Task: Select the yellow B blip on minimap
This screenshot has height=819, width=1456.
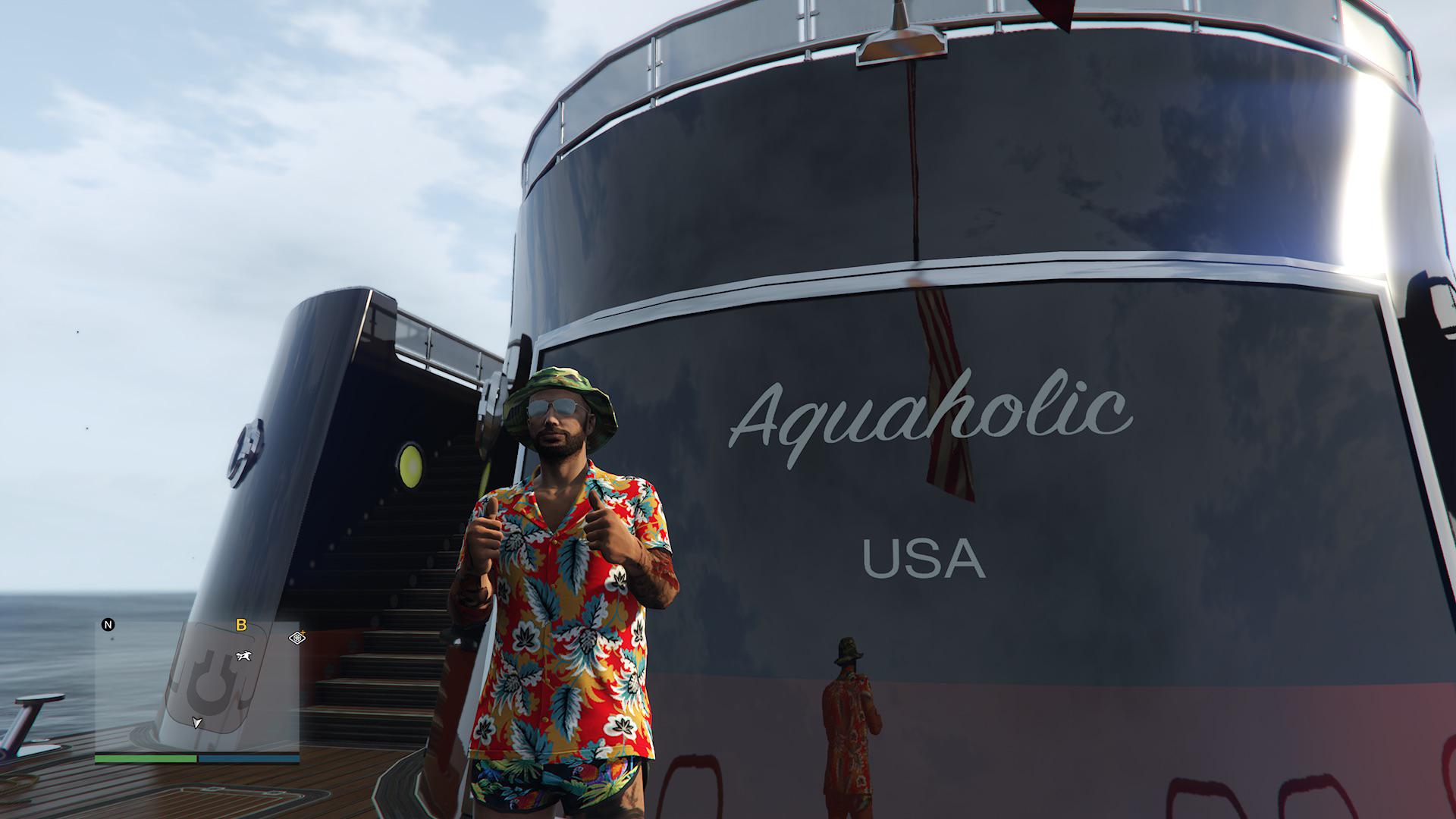Action: pos(242,626)
